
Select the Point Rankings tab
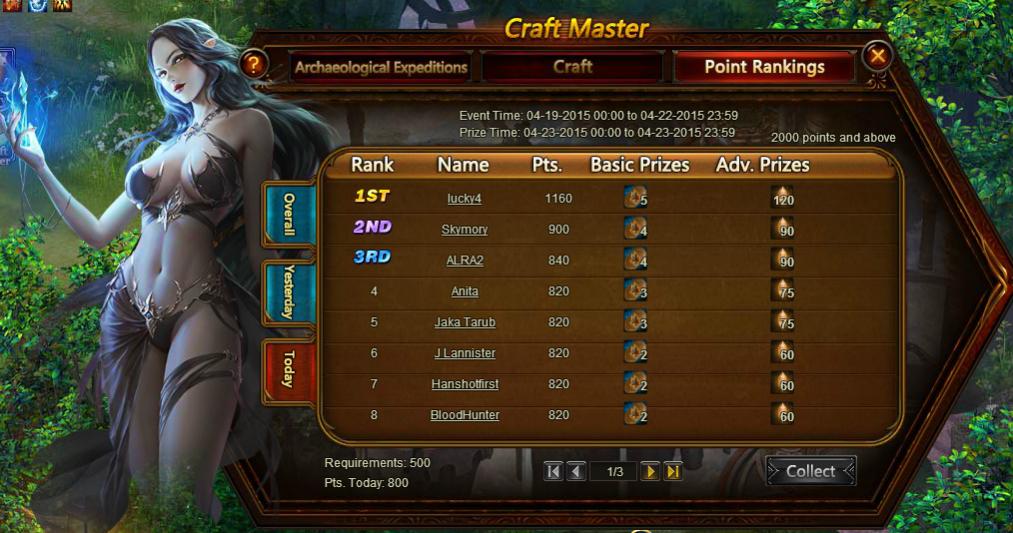click(x=764, y=67)
